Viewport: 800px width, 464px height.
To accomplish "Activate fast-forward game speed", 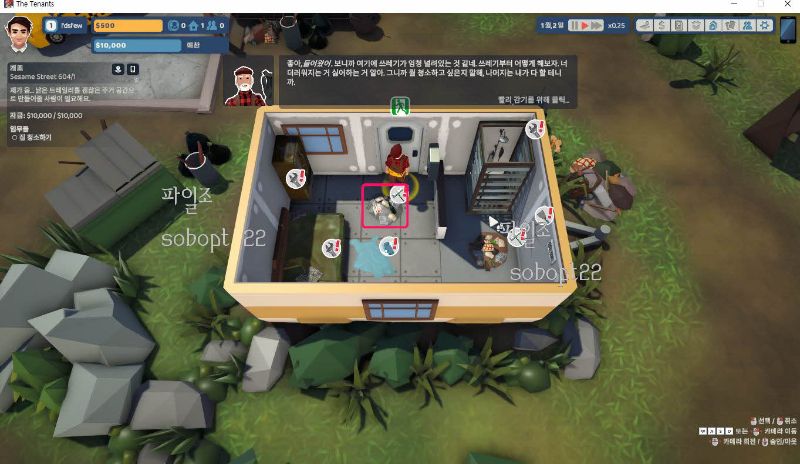I will point(598,25).
